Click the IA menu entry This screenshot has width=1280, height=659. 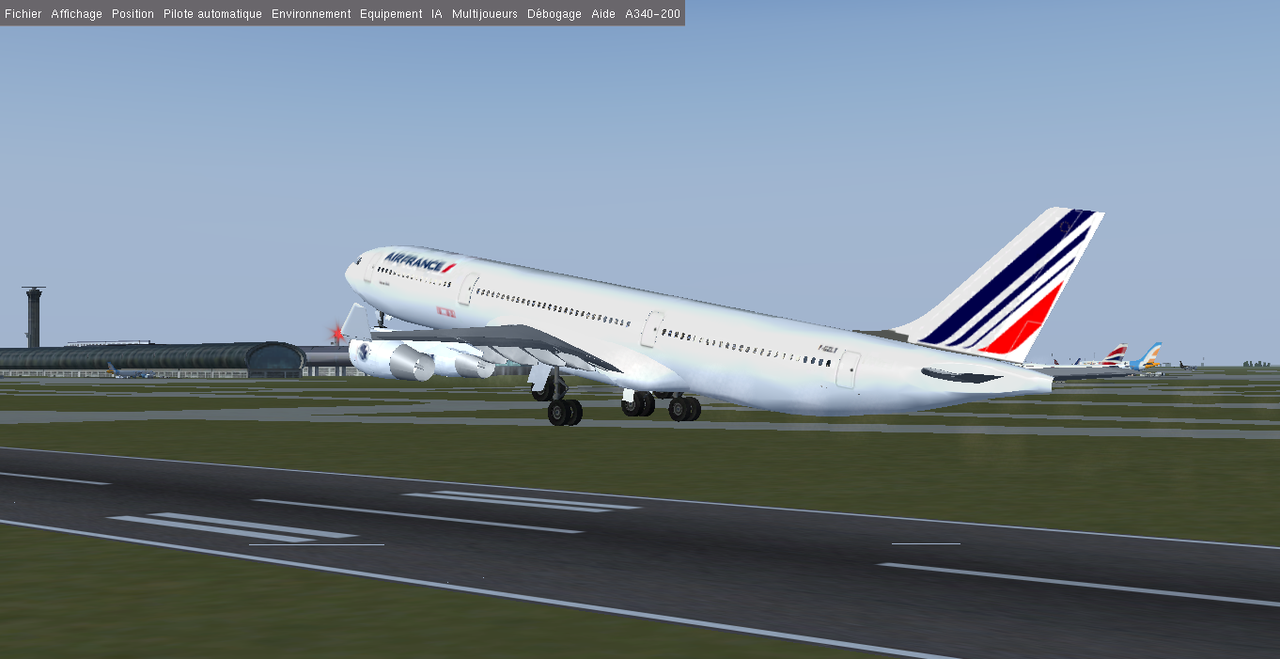pyautogui.click(x=437, y=14)
